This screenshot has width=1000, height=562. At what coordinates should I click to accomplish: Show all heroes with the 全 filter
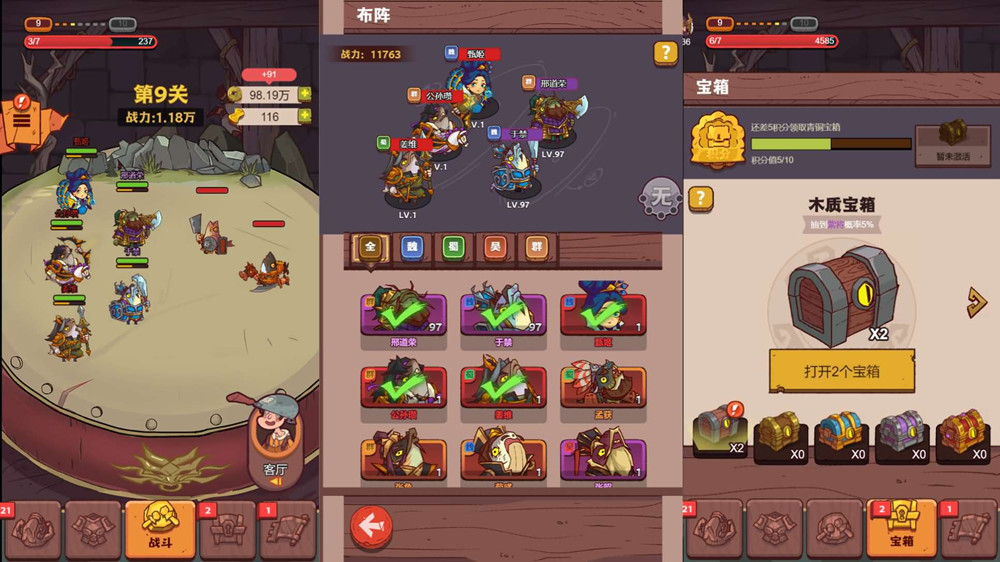coord(370,247)
